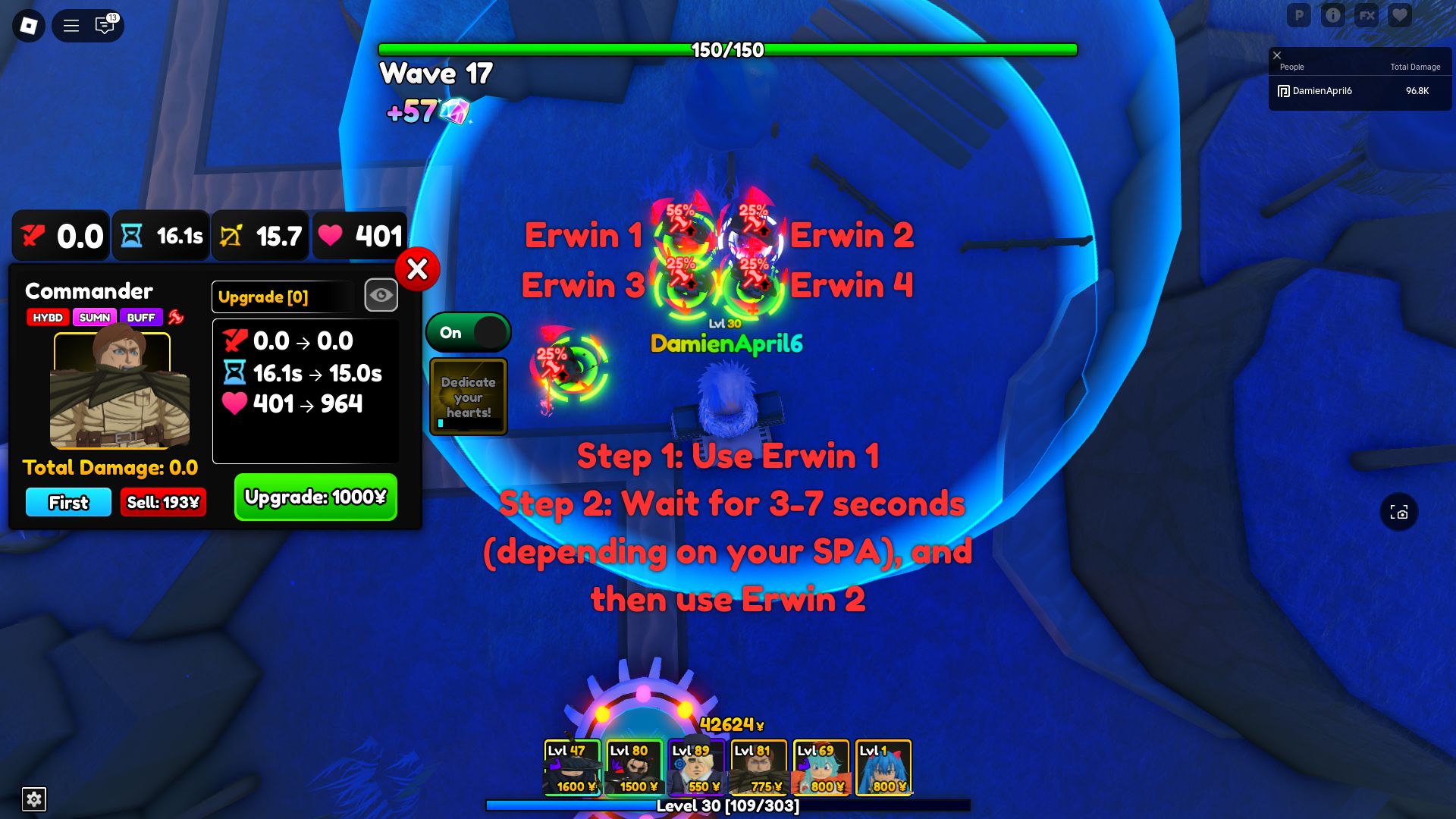Click the chat notifications icon showing 13
Viewport: 1456px width, 819px height.
(x=104, y=25)
